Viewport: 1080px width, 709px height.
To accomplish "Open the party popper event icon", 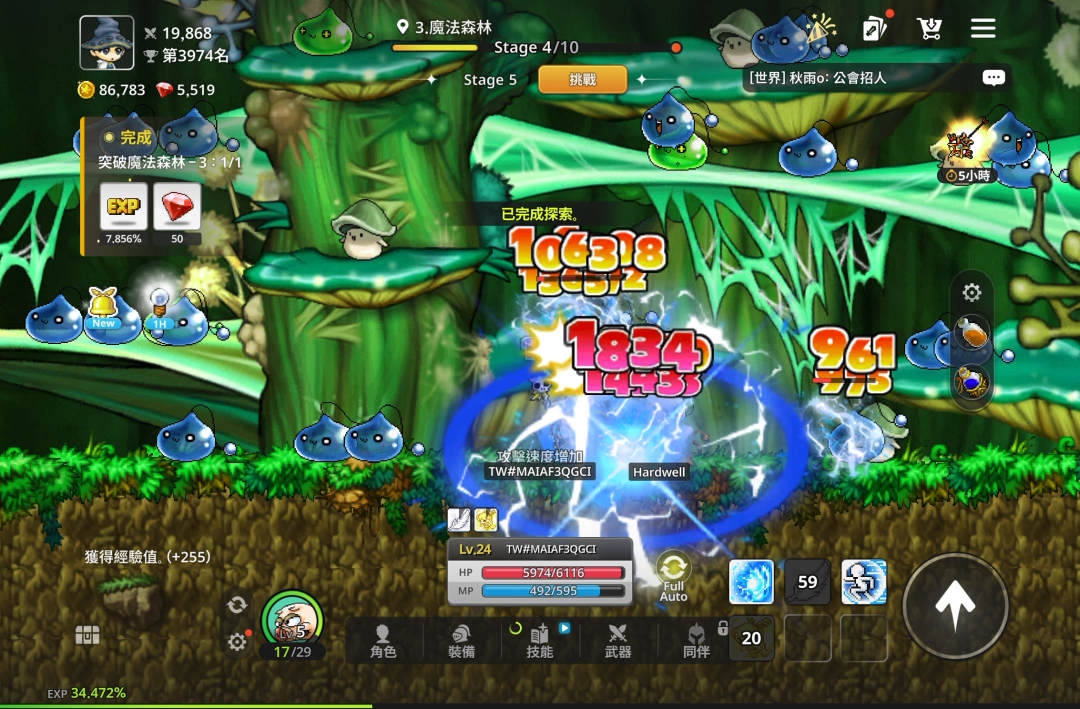I will (x=821, y=28).
